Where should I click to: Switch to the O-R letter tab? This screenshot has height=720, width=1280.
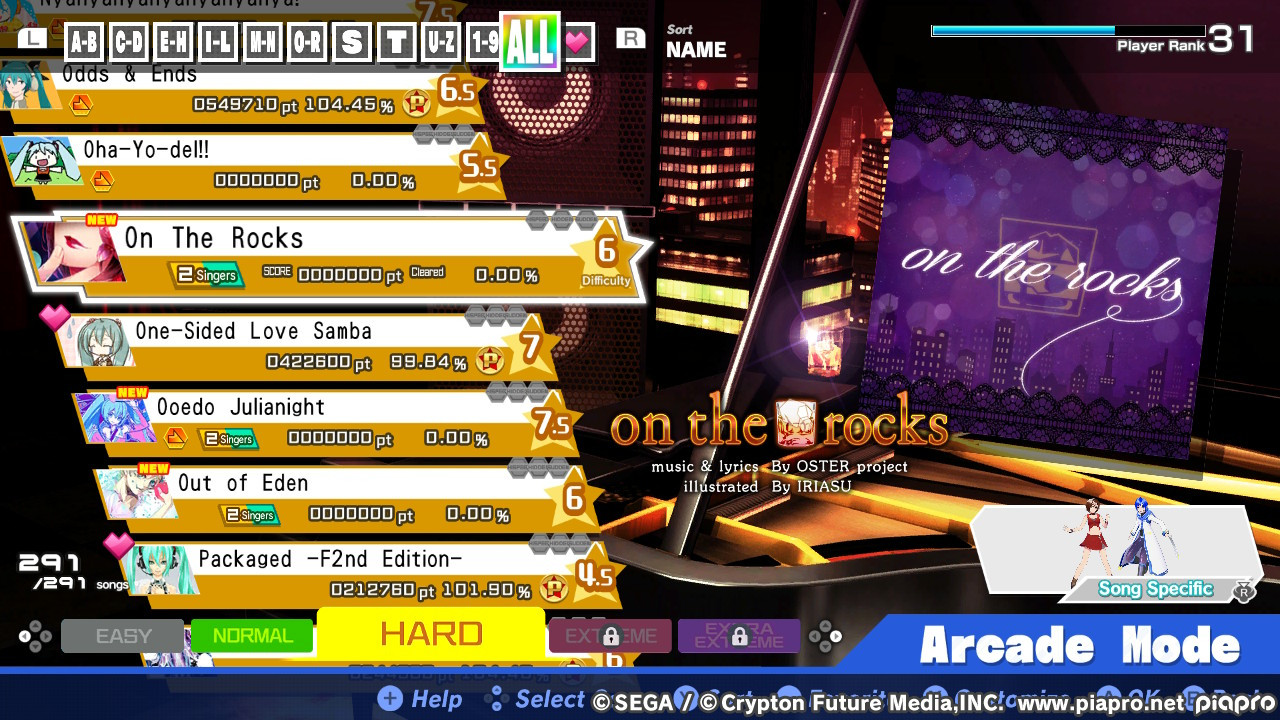pyautogui.click(x=307, y=42)
